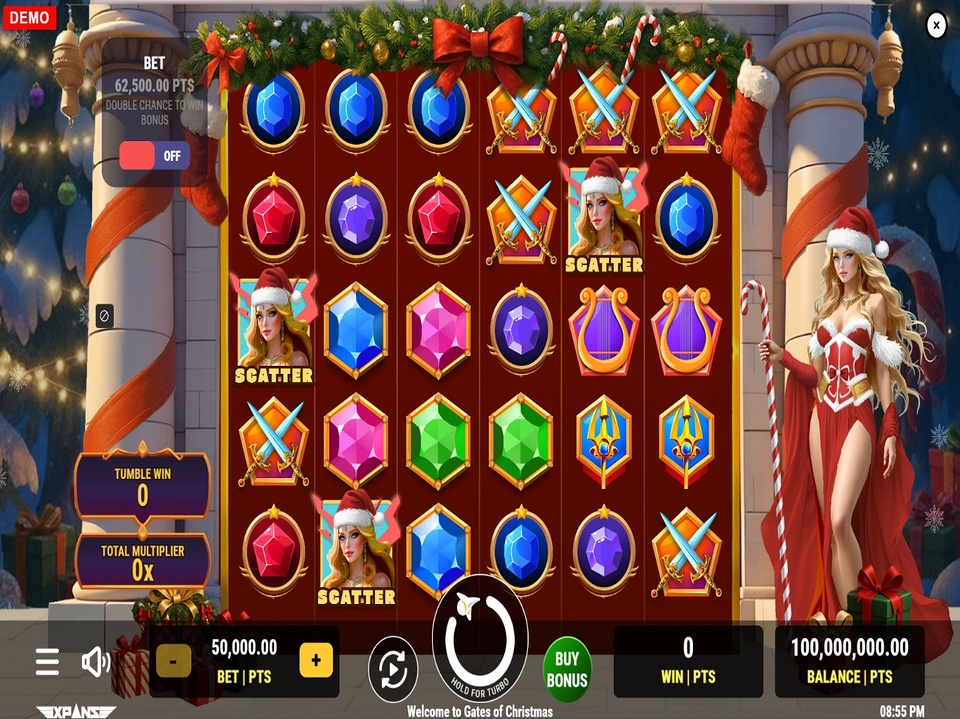
Task: Increase the bet with the plus button
Action: click(x=316, y=660)
